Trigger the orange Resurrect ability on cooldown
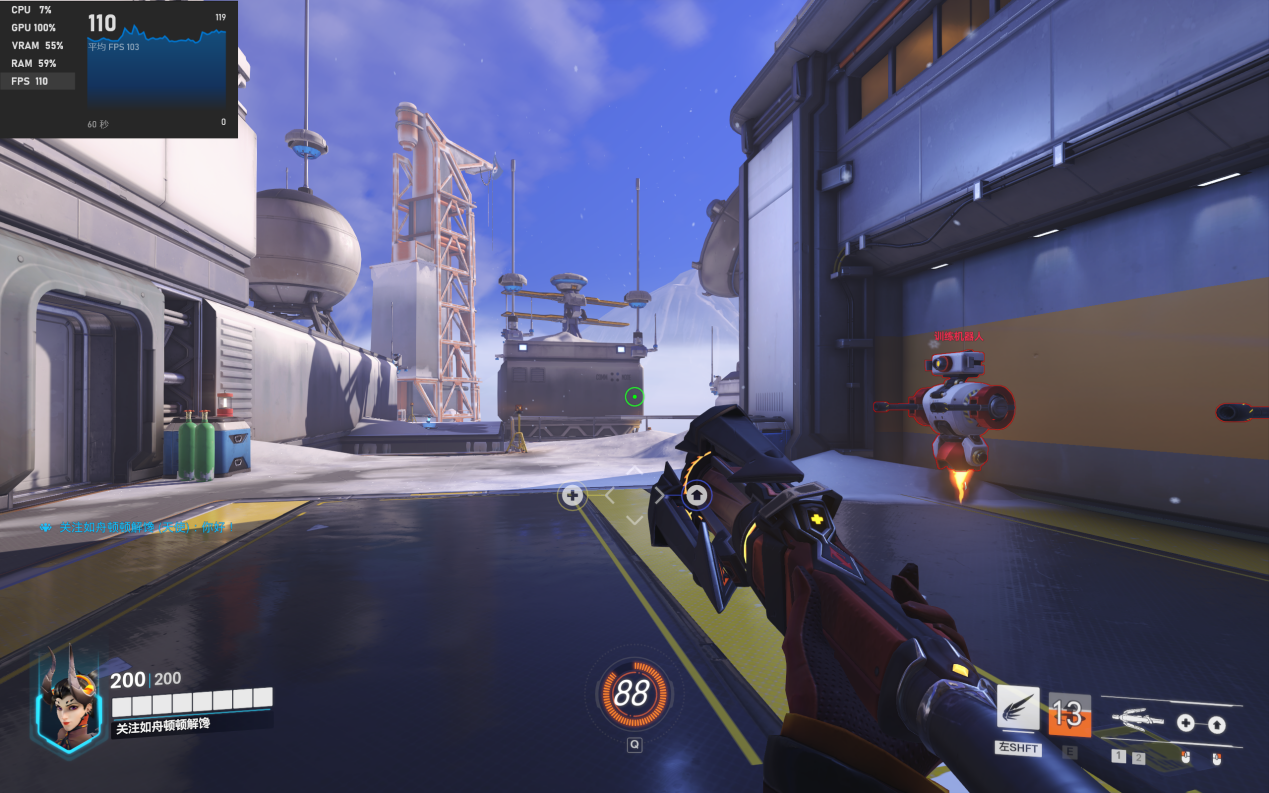This screenshot has height=793, width=1269. click(1068, 714)
